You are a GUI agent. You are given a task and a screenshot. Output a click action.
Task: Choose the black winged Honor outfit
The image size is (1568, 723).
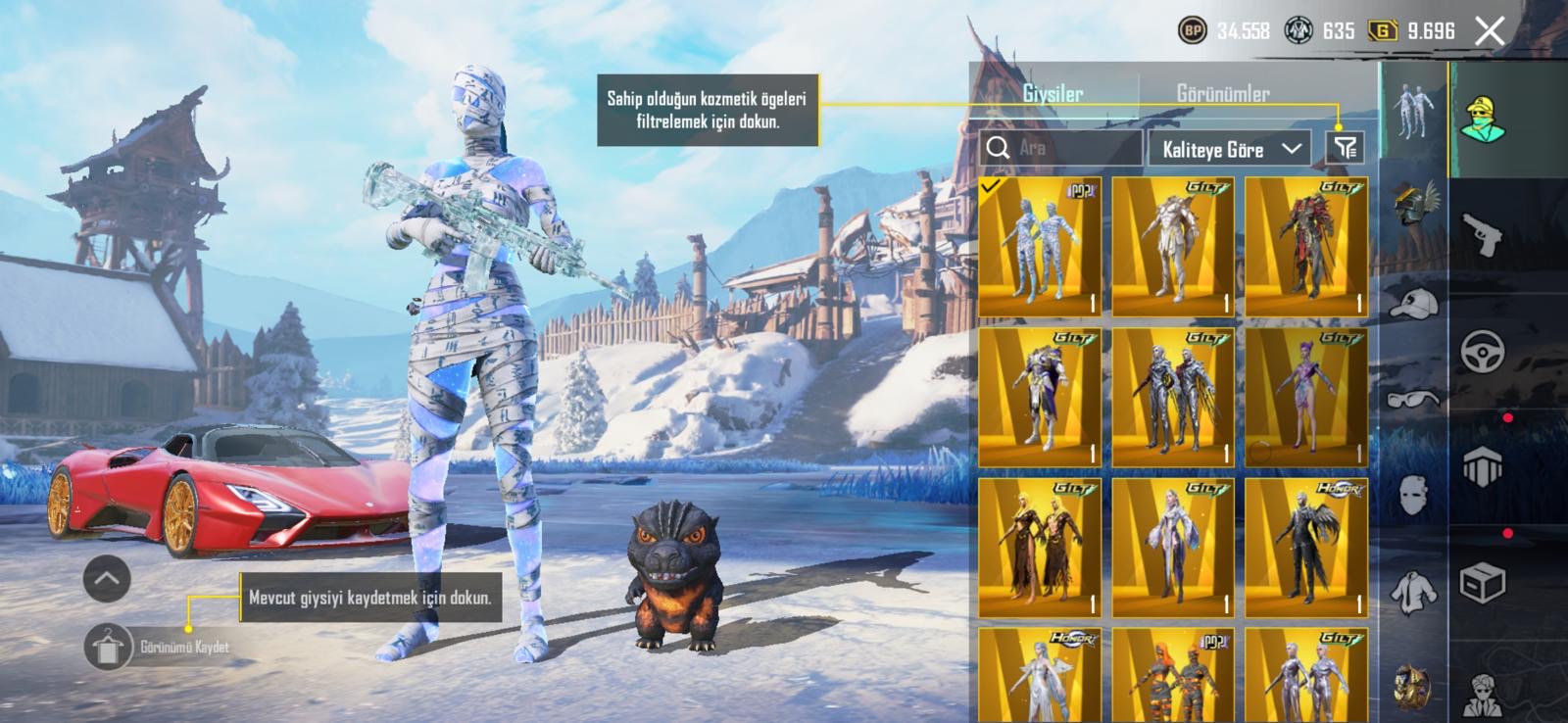coord(1305,548)
